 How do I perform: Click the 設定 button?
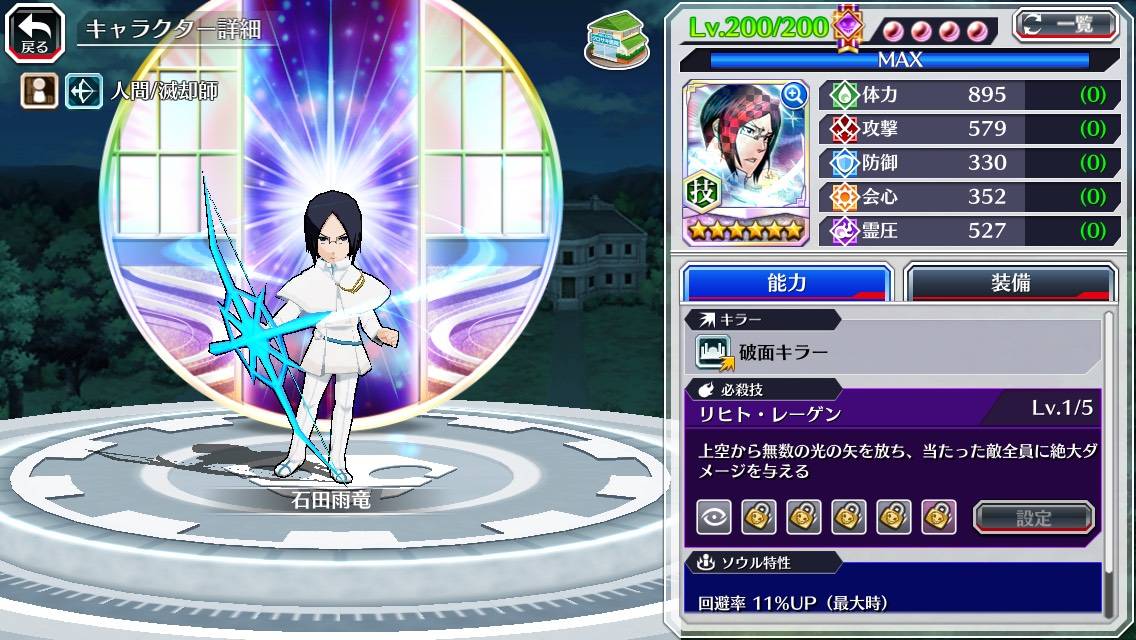[1034, 517]
